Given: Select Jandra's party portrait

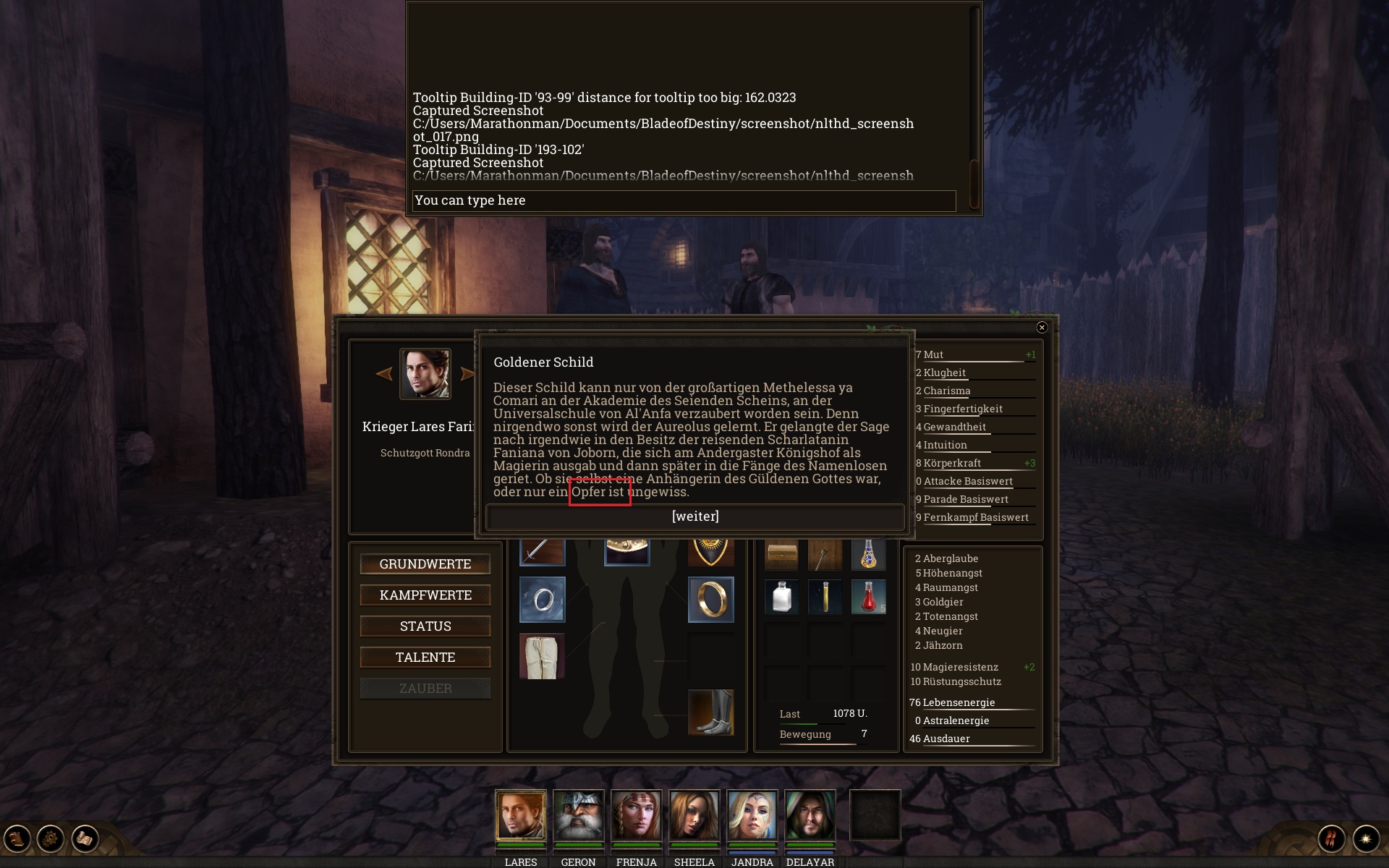Looking at the screenshot, I should tap(752, 815).
